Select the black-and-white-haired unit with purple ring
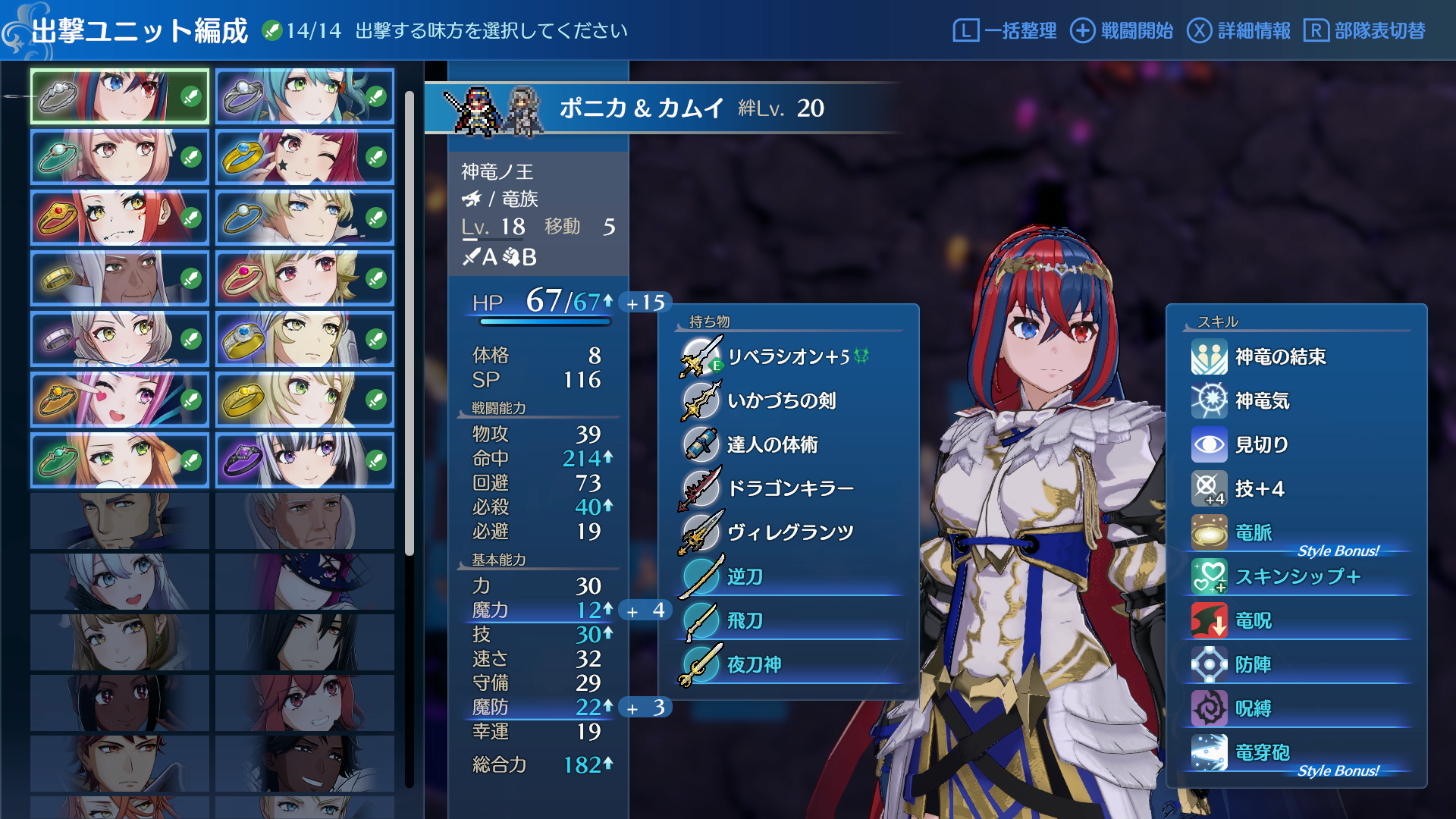1456x819 pixels. [305, 460]
